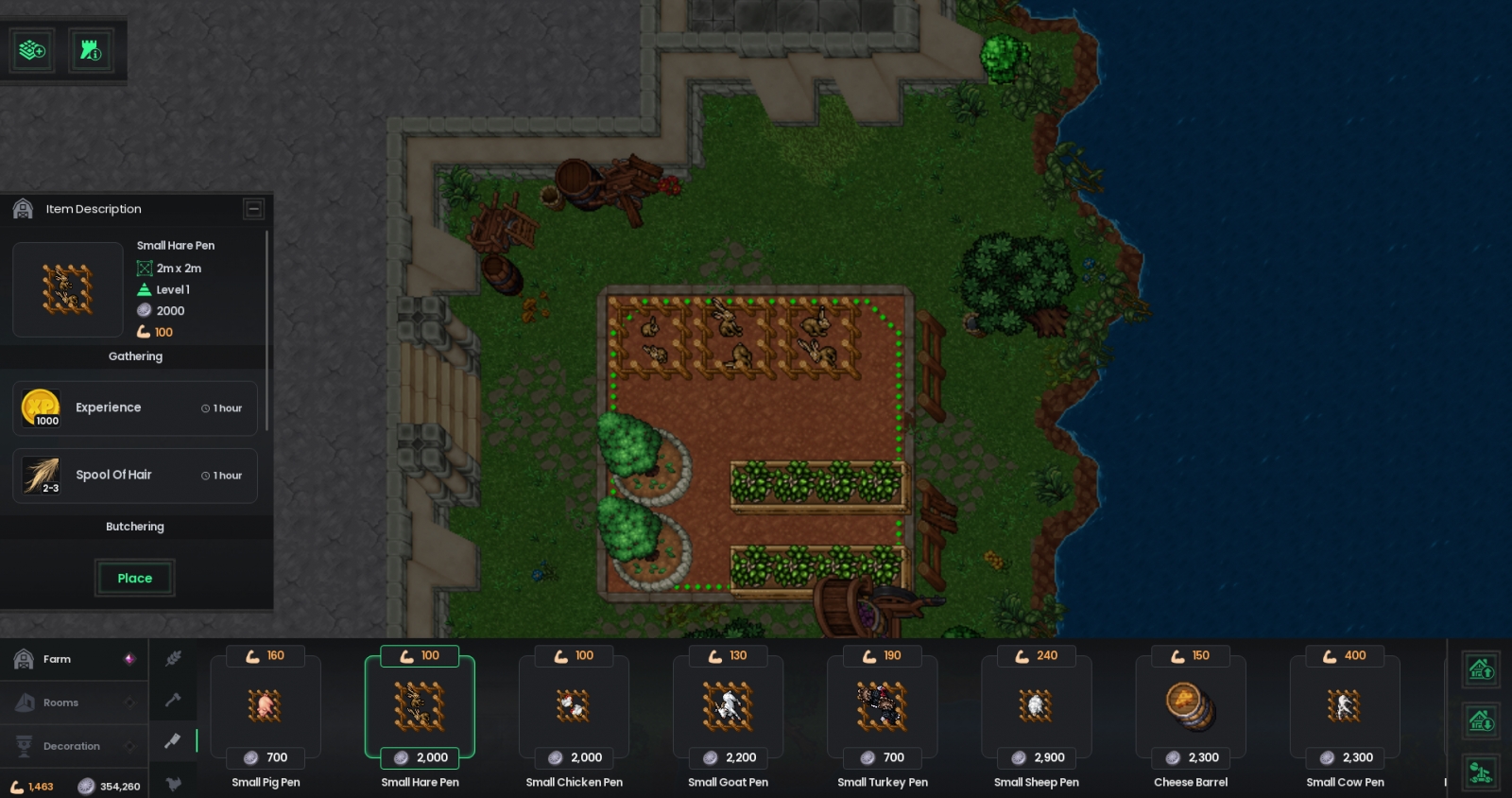Click the house with down arrow icon
Image resolution: width=1512 pixels, height=798 pixels.
click(1481, 721)
